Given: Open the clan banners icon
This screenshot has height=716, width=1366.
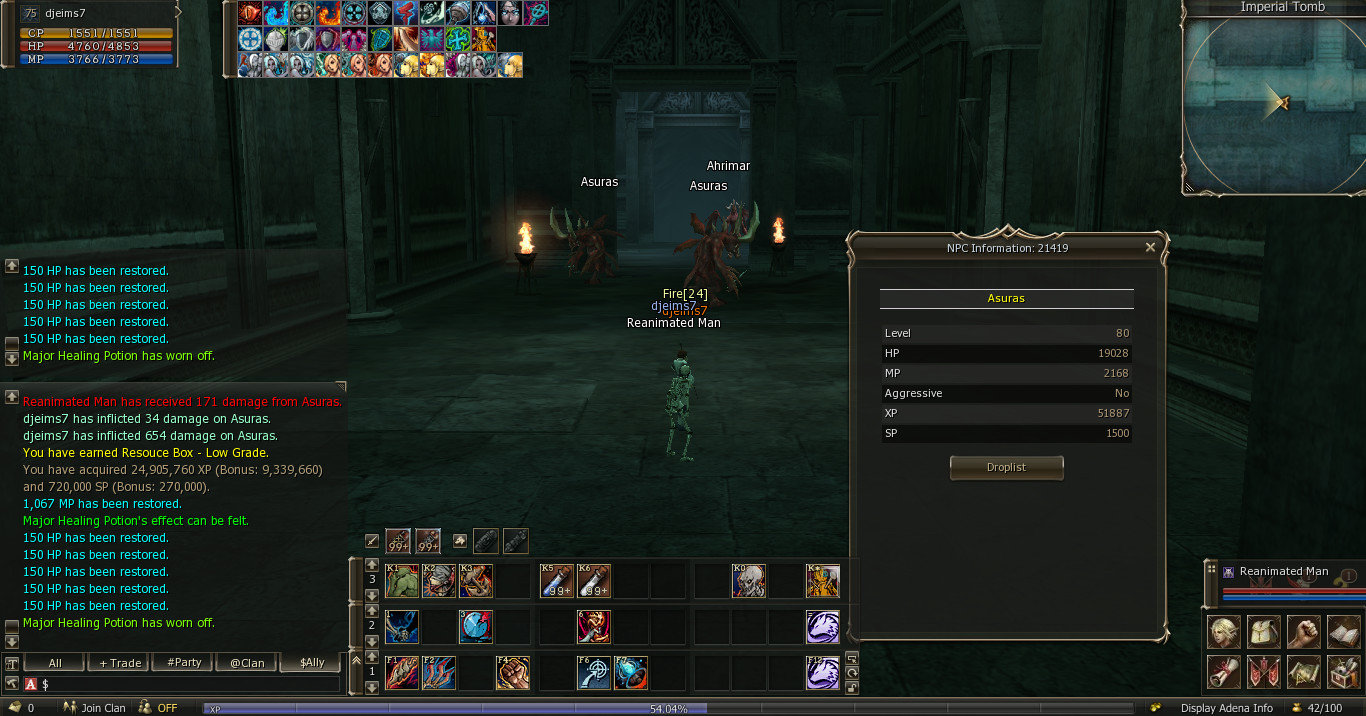Looking at the screenshot, I should pos(1264,672).
